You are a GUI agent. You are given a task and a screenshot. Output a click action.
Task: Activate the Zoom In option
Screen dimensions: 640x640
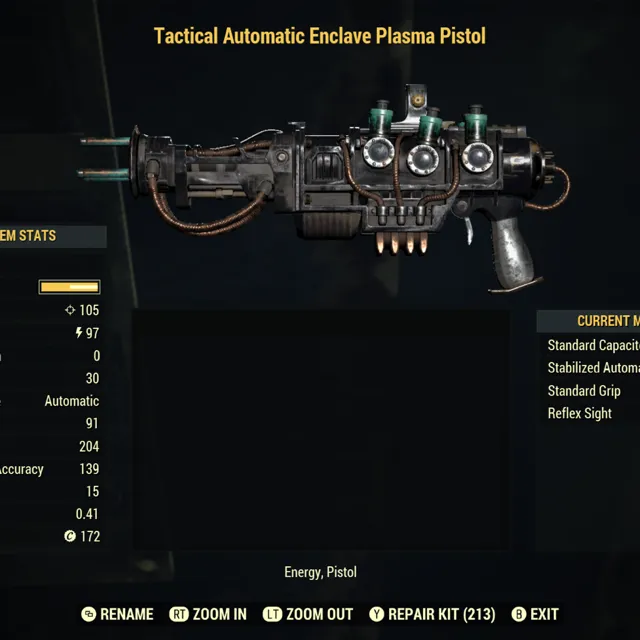pyautogui.click(x=208, y=614)
